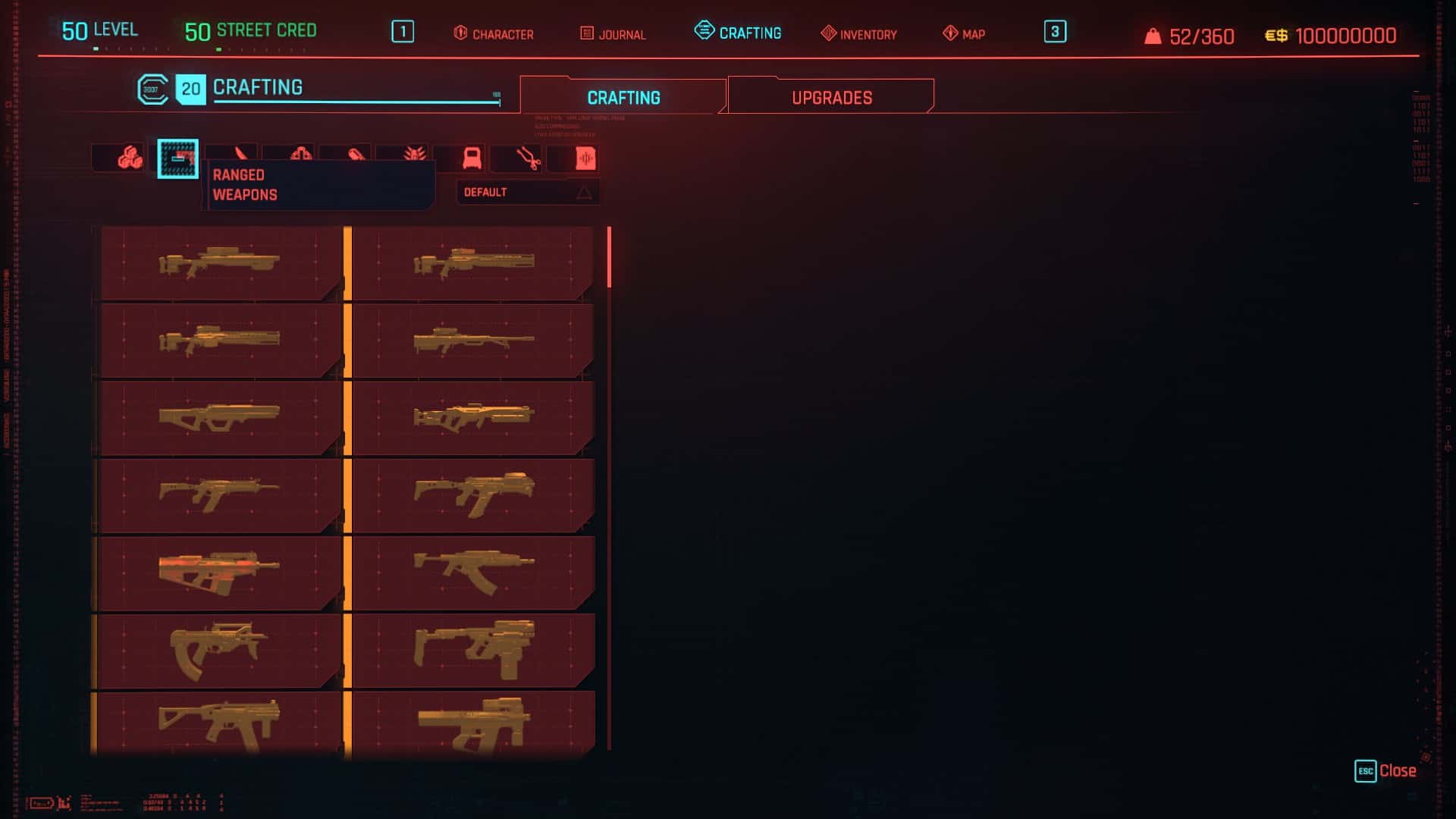The height and width of the screenshot is (819, 1456).
Task: Go to the INVENTORY screen
Action: [858, 34]
